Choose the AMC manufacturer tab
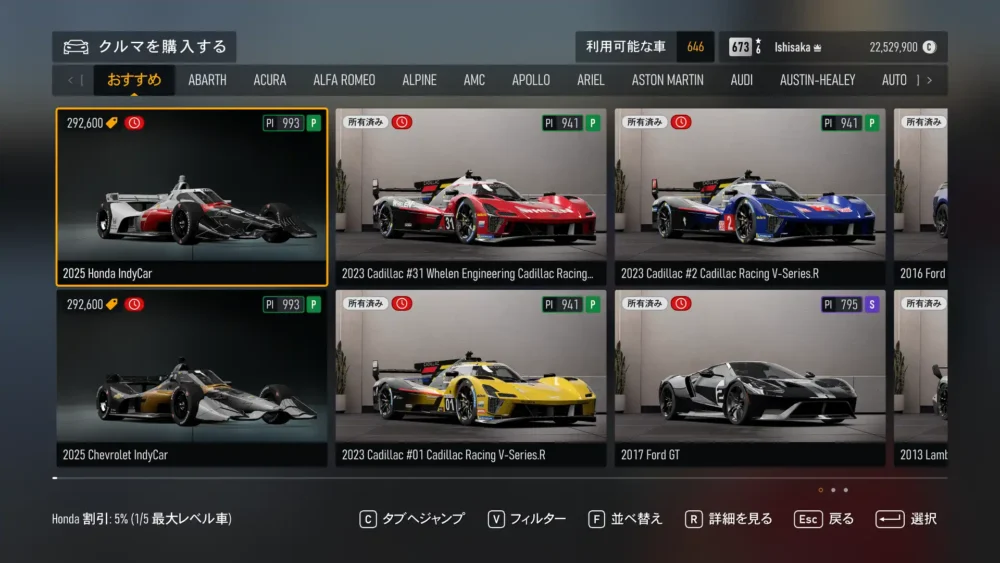Image resolution: width=1000 pixels, height=563 pixels. 474,80
